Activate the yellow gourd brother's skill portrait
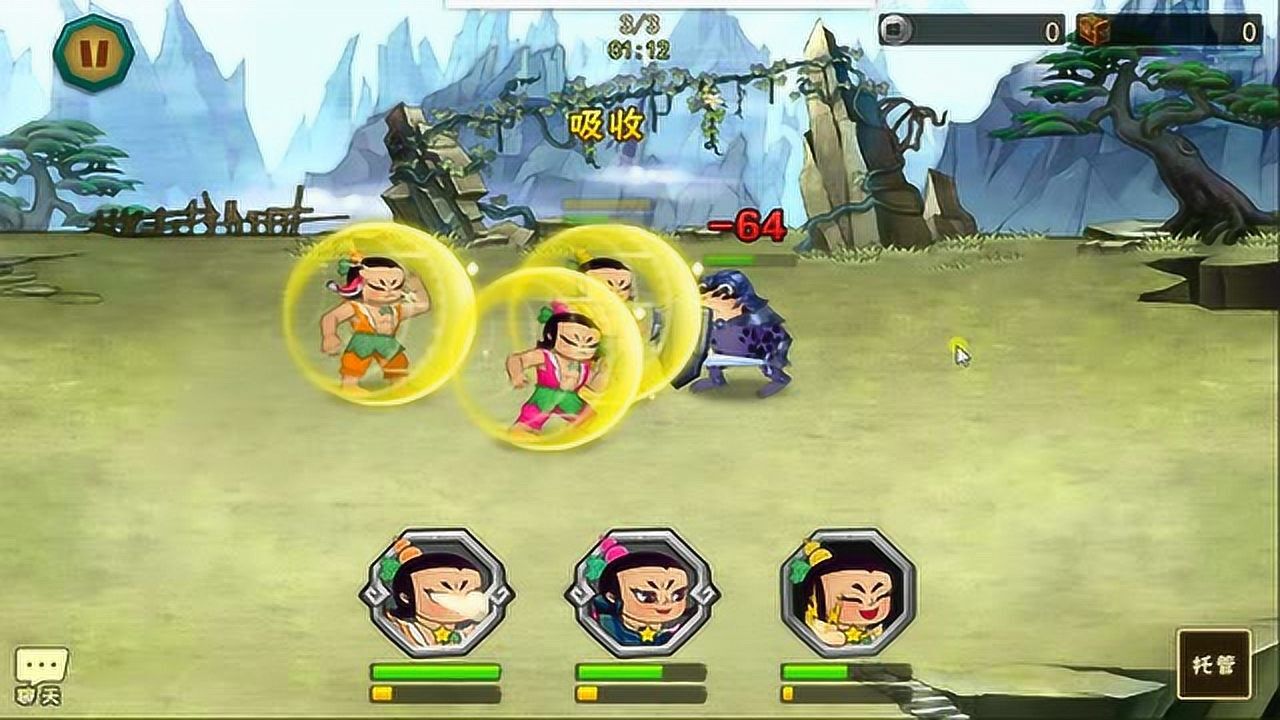 tap(847, 592)
